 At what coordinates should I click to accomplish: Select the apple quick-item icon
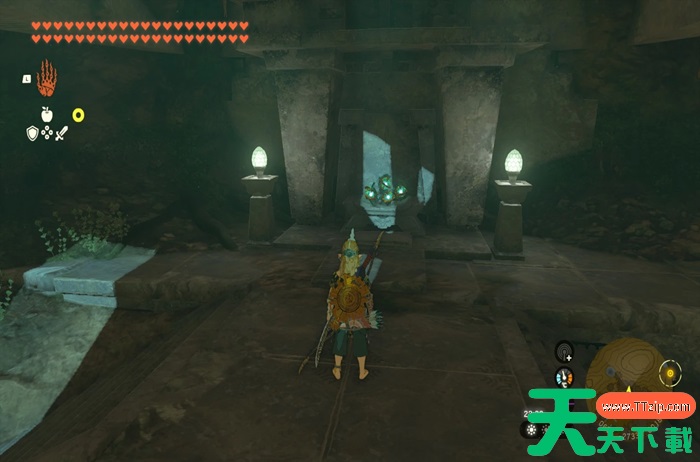(46, 115)
